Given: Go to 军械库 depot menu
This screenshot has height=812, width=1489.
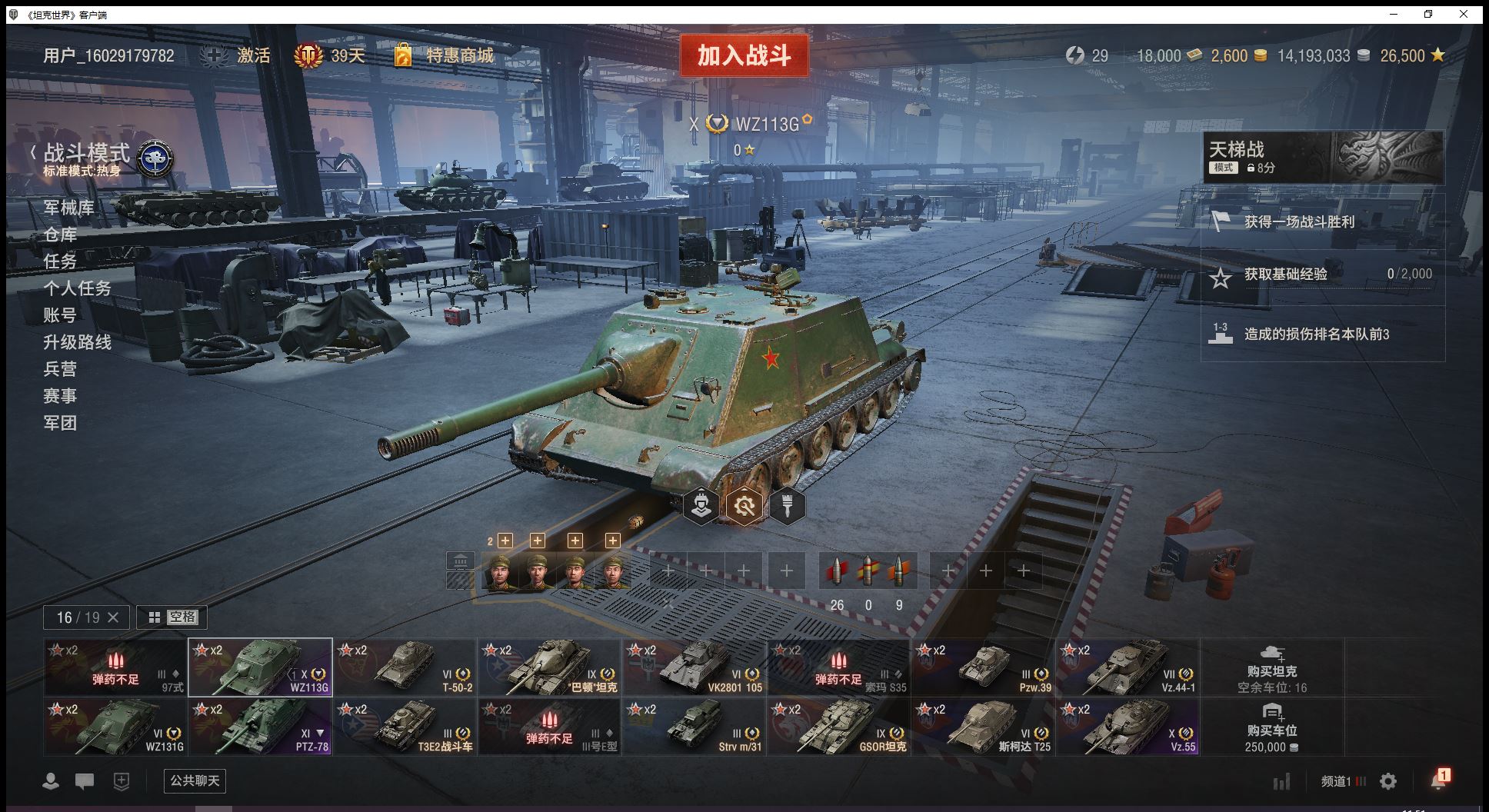Looking at the screenshot, I should [68, 208].
